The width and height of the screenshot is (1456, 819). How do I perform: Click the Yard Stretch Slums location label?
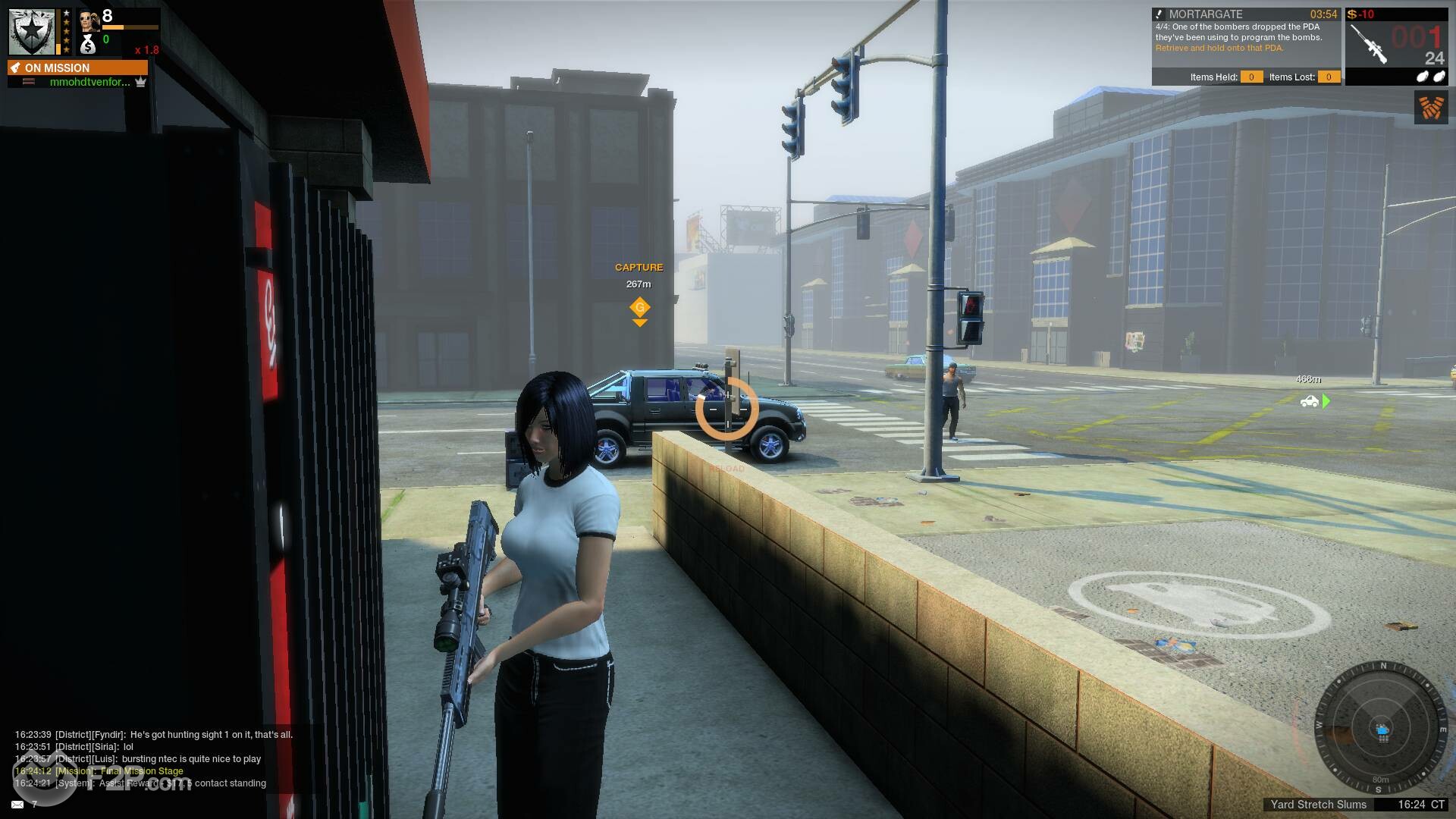[x=1318, y=805]
